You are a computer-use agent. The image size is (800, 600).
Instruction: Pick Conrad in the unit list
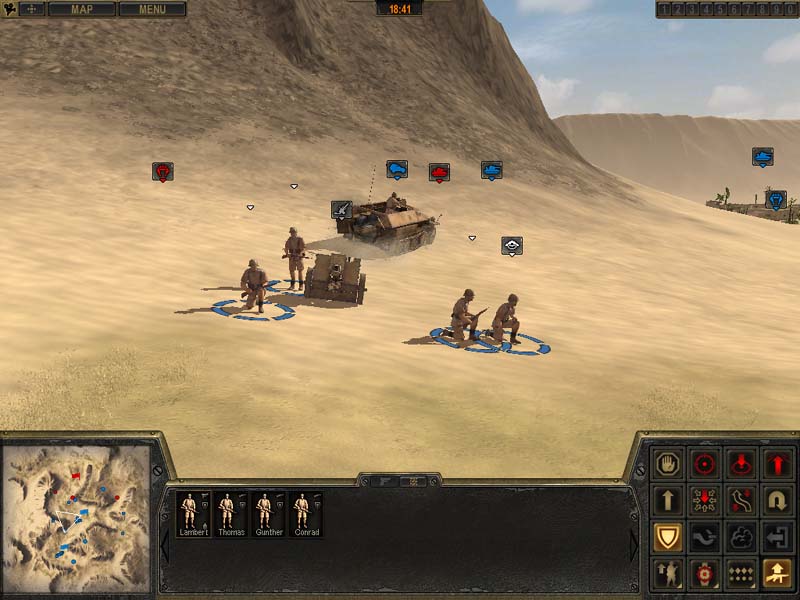click(x=305, y=513)
